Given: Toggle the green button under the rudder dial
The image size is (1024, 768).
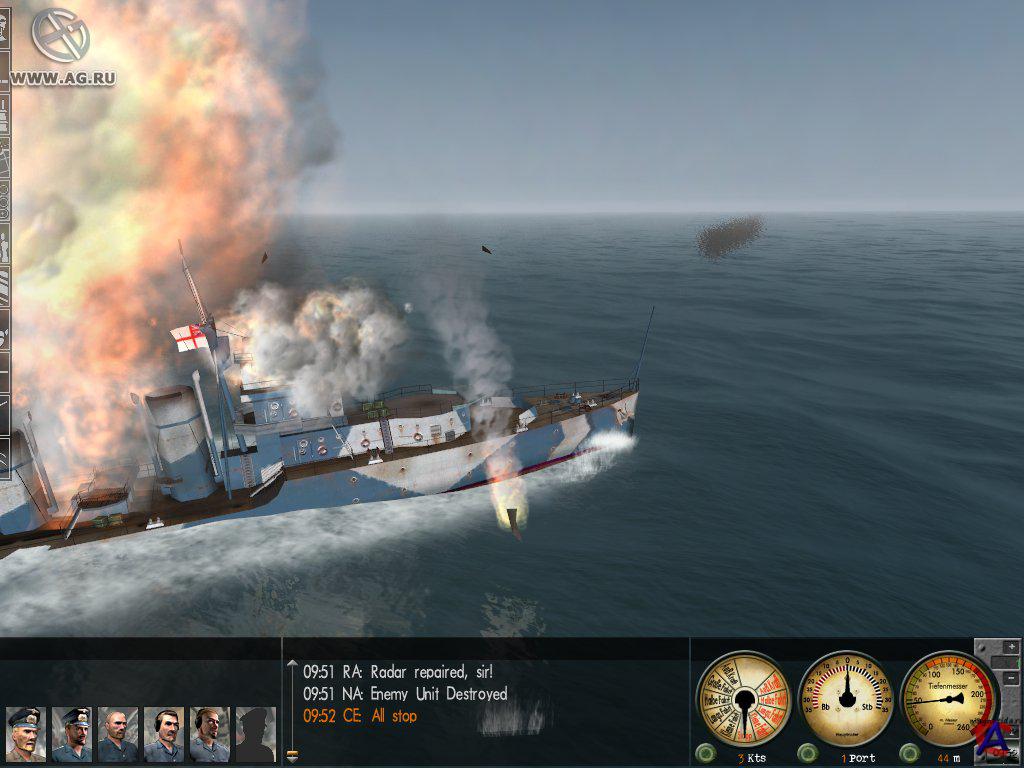Looking at the screenshot, I should coord(807,752).
